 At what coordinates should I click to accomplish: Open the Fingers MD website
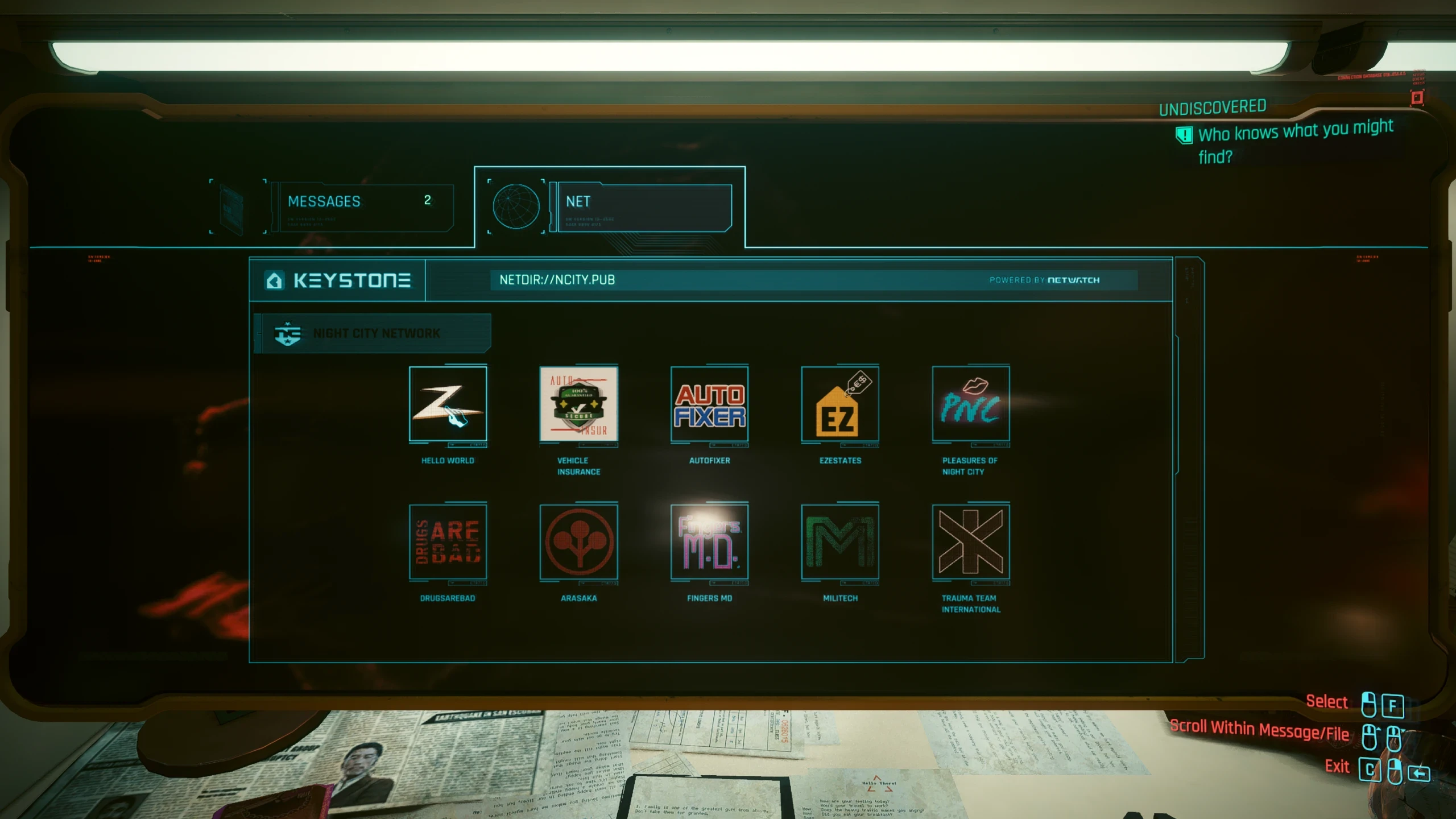tap(709, 542)
